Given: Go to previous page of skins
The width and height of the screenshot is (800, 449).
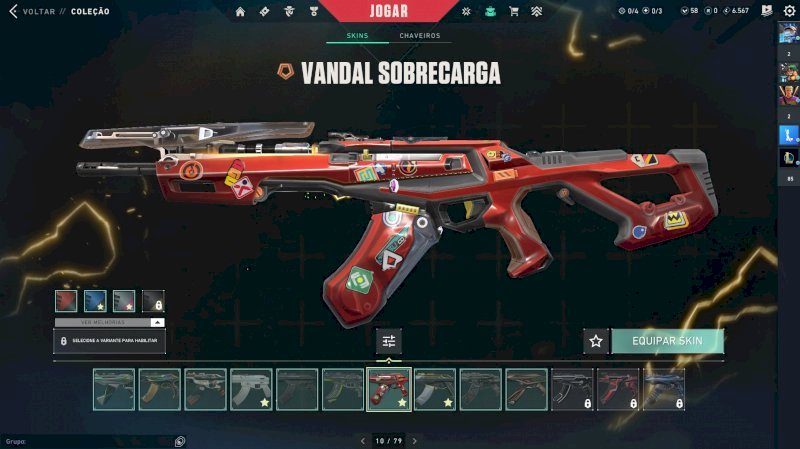Looking at the screenshot, I should point(363,440).
